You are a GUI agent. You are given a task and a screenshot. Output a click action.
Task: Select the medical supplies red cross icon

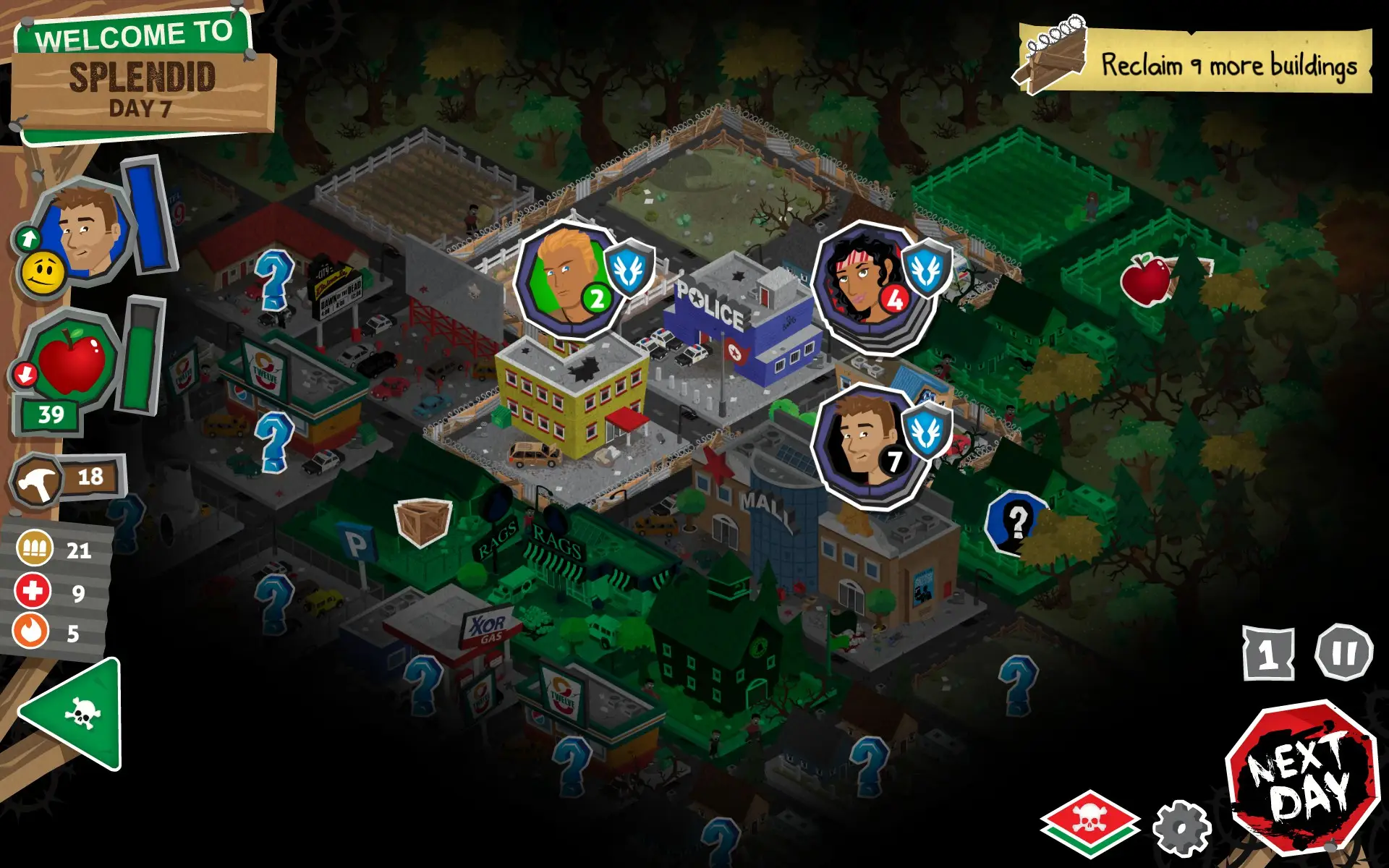(x=33, y=591)
